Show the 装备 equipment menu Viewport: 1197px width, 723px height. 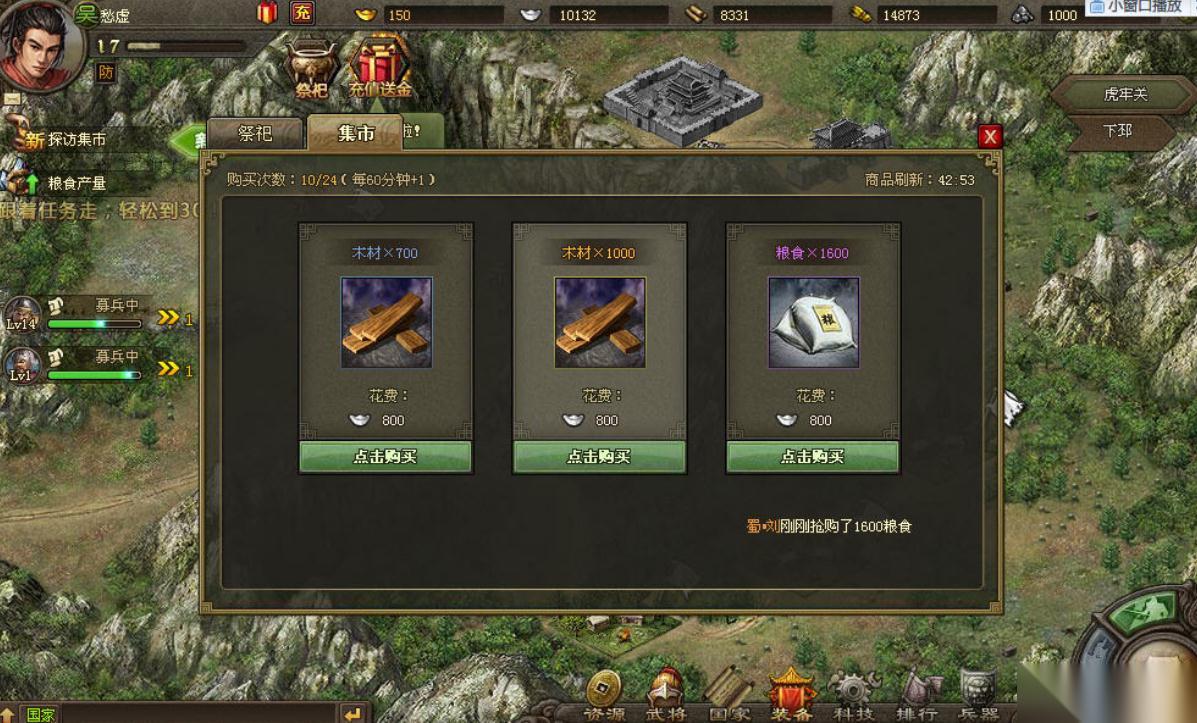(x=790, y=697)
